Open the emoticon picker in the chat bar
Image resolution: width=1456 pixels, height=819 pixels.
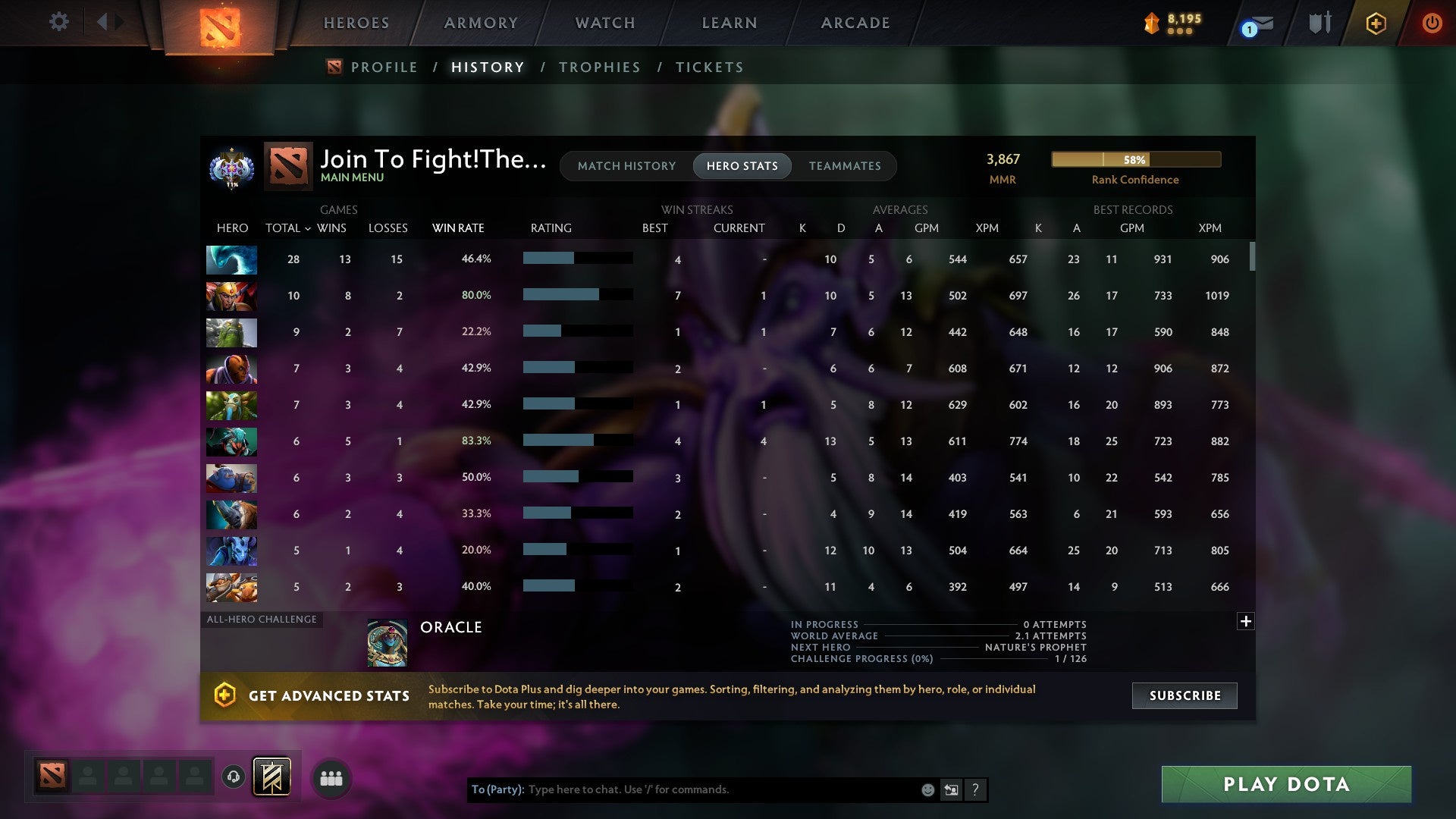927,789
